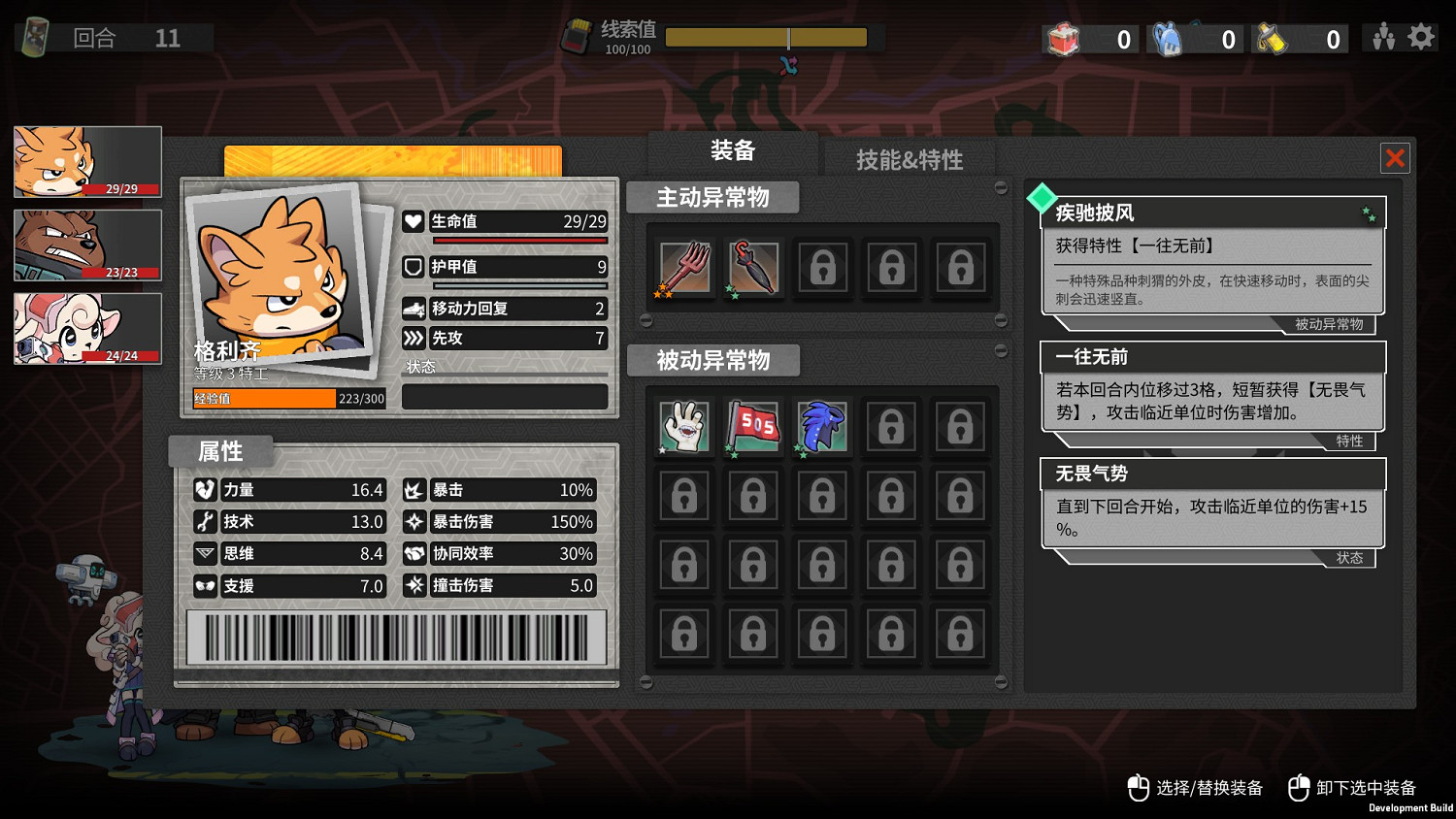
Task: Click the 卸下选中装备 option
Action: coord(1369,789)
